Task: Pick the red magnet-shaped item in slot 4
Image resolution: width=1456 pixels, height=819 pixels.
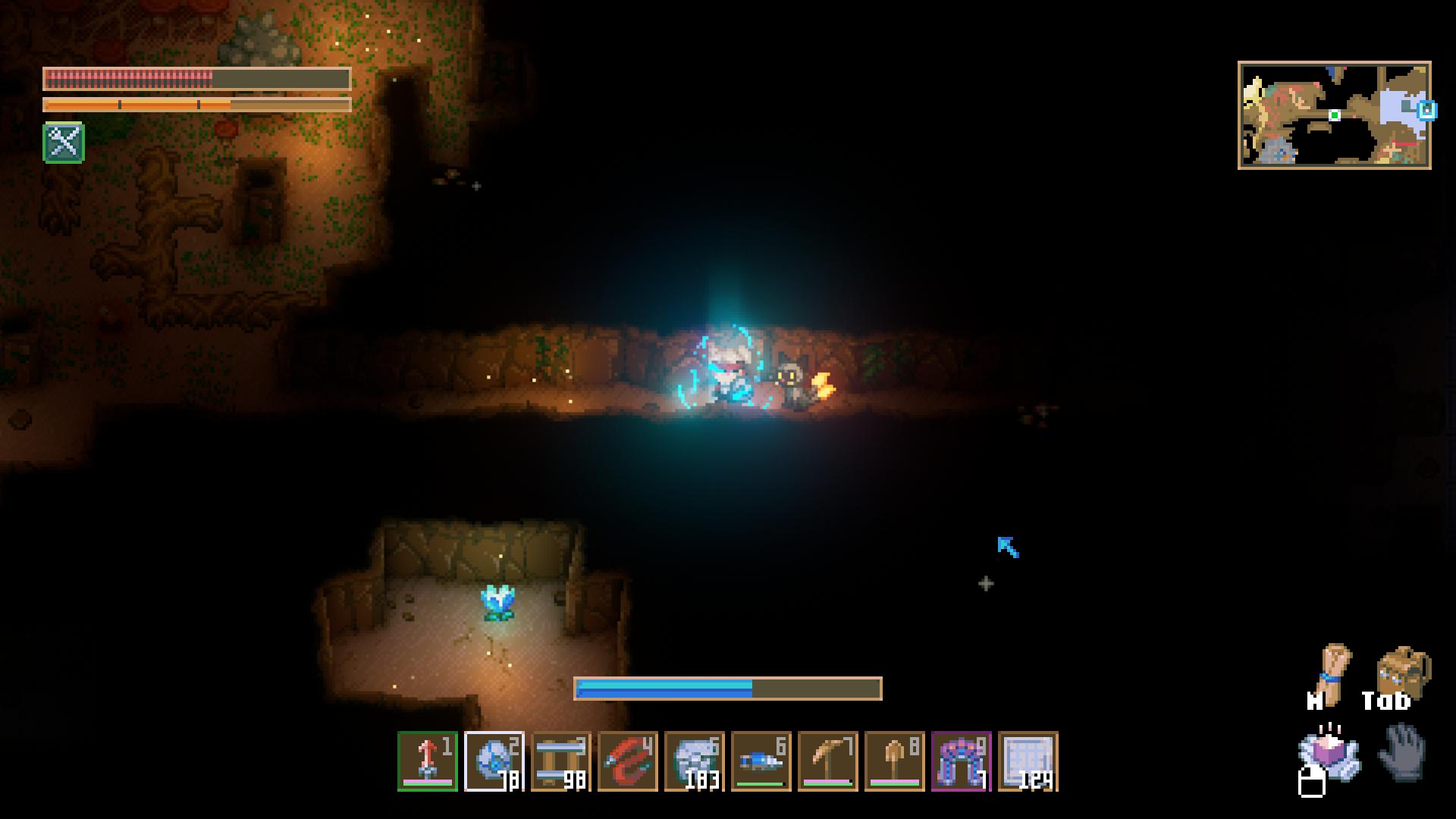Action: click(628, 761)
